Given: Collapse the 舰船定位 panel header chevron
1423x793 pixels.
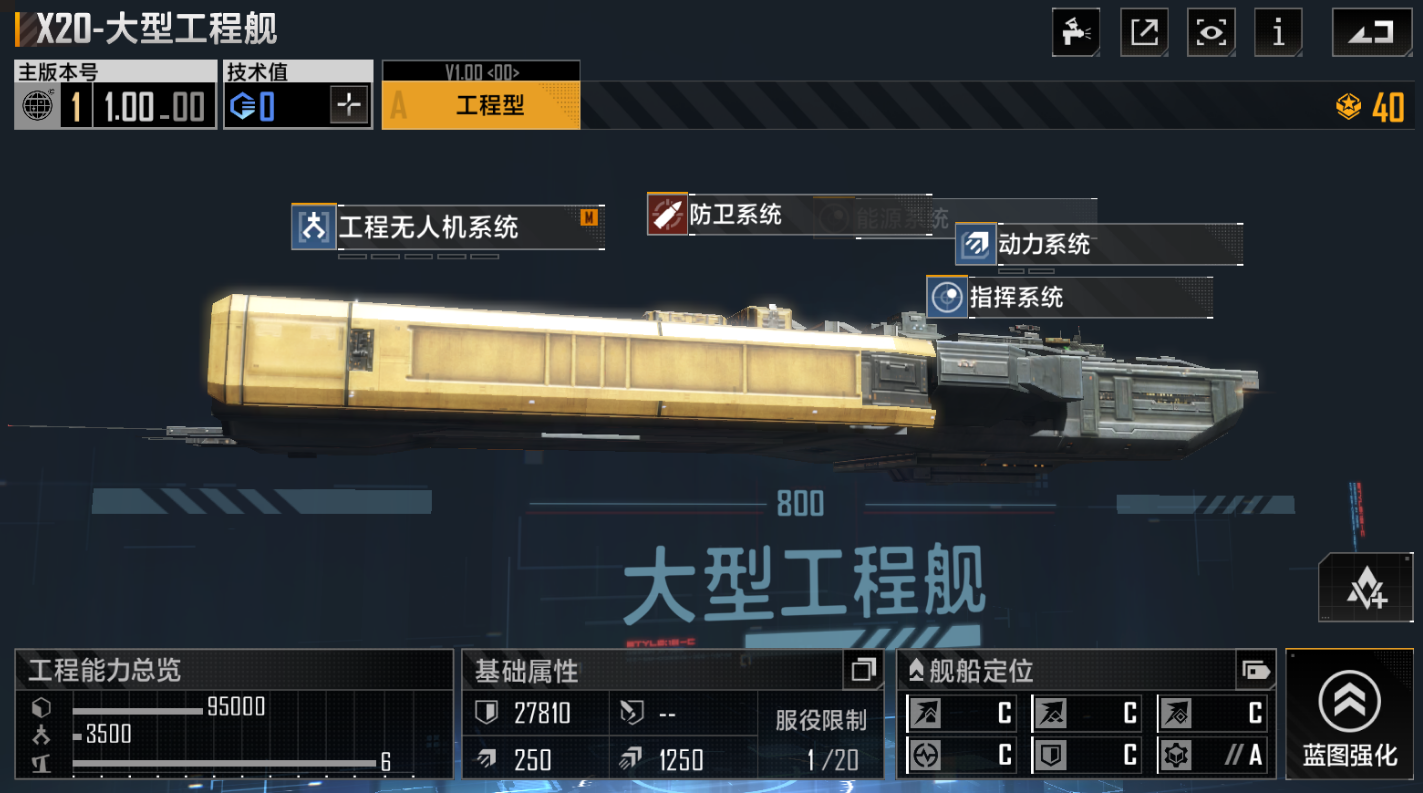Looking at the screenshot, I should [916, 667].
